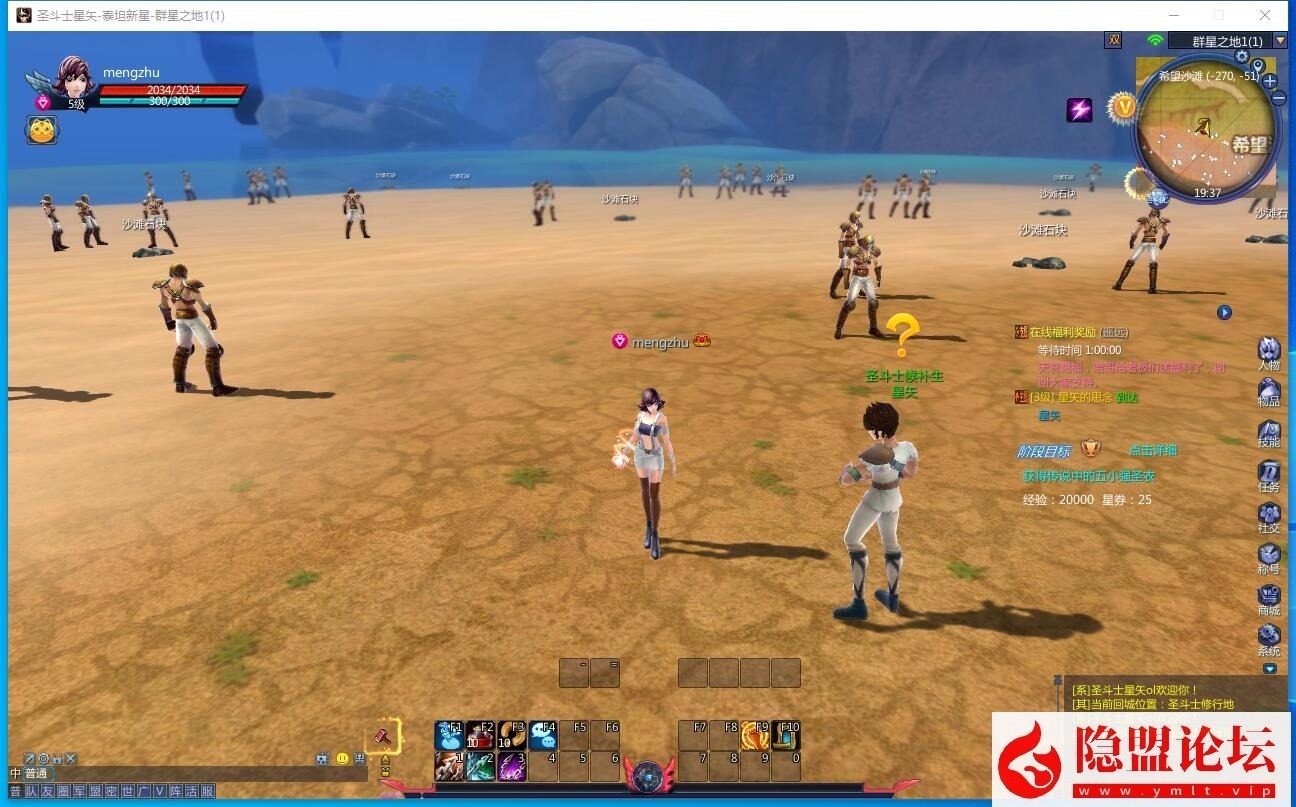Click the 点击详细 details link
1296x807 pixels.
click(x=1152, y=449)
